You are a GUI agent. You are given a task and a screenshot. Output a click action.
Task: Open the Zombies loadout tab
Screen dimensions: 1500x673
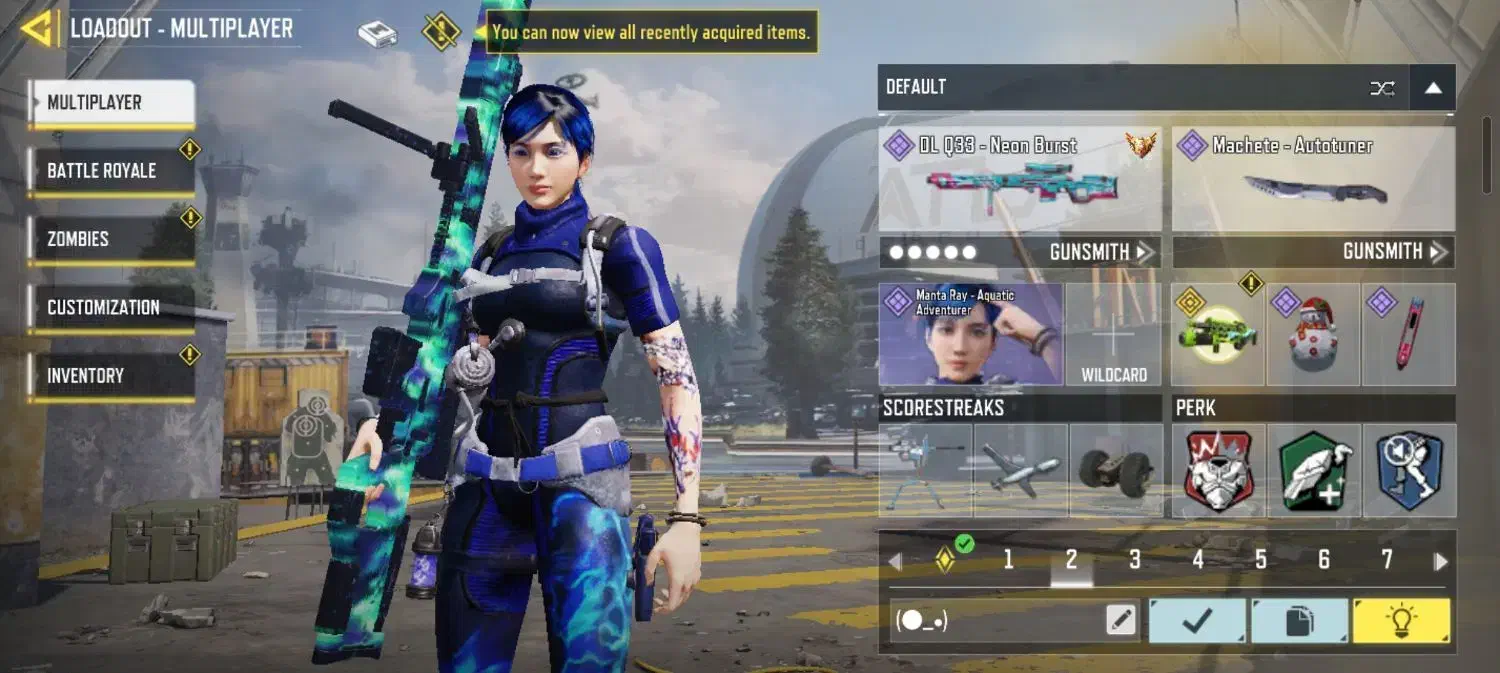pos(111,240)
